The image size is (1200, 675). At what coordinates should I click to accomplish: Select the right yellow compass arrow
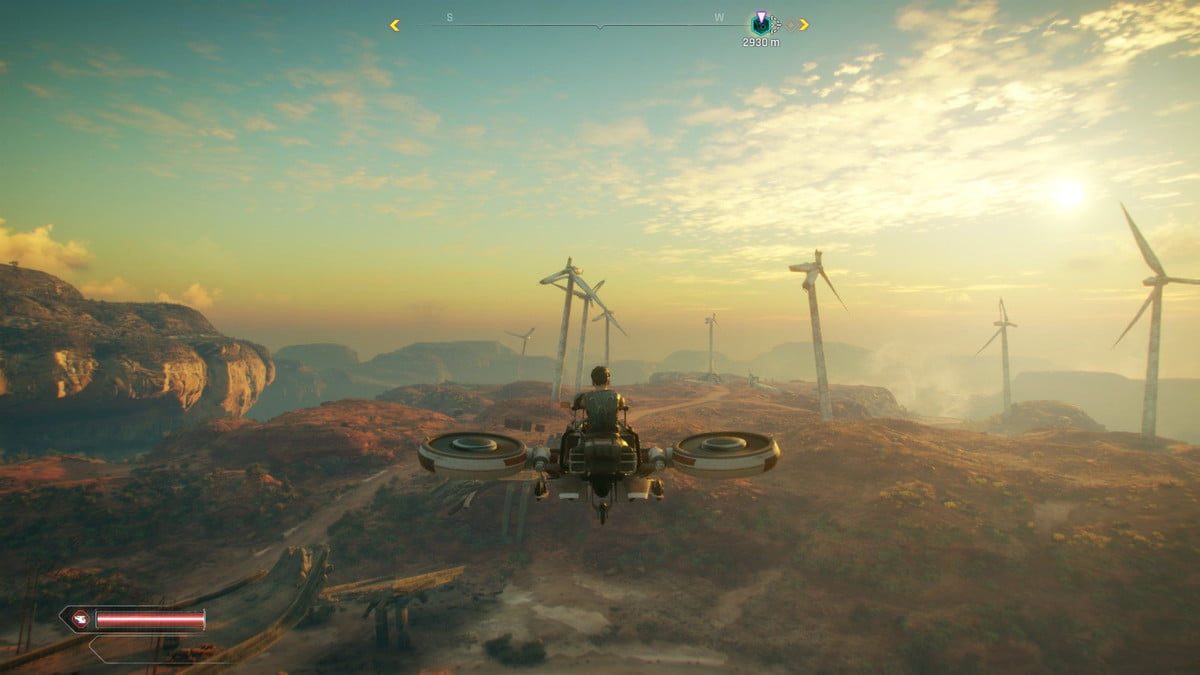[804, 25]
